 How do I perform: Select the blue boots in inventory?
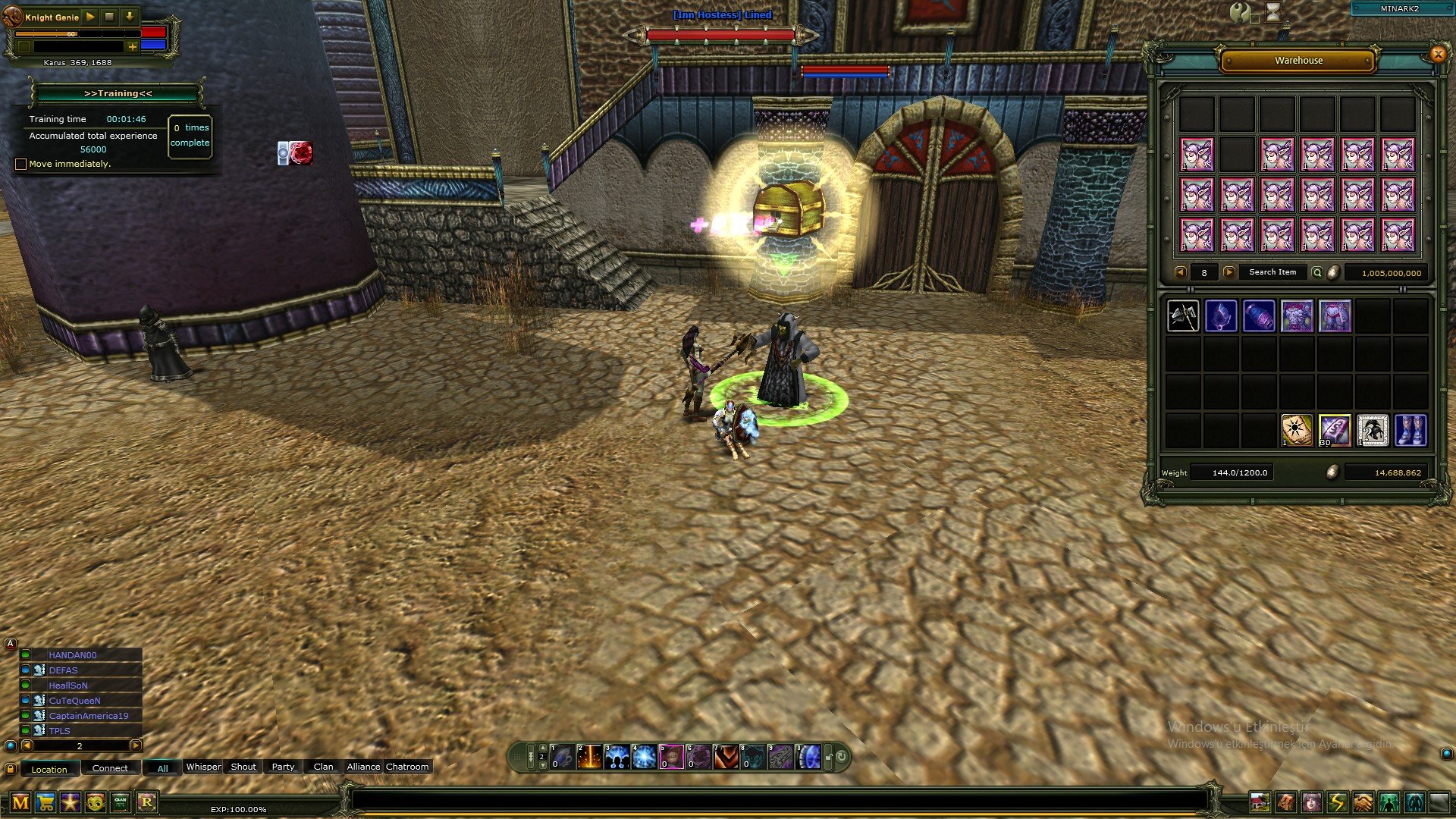coord(1410,430)
